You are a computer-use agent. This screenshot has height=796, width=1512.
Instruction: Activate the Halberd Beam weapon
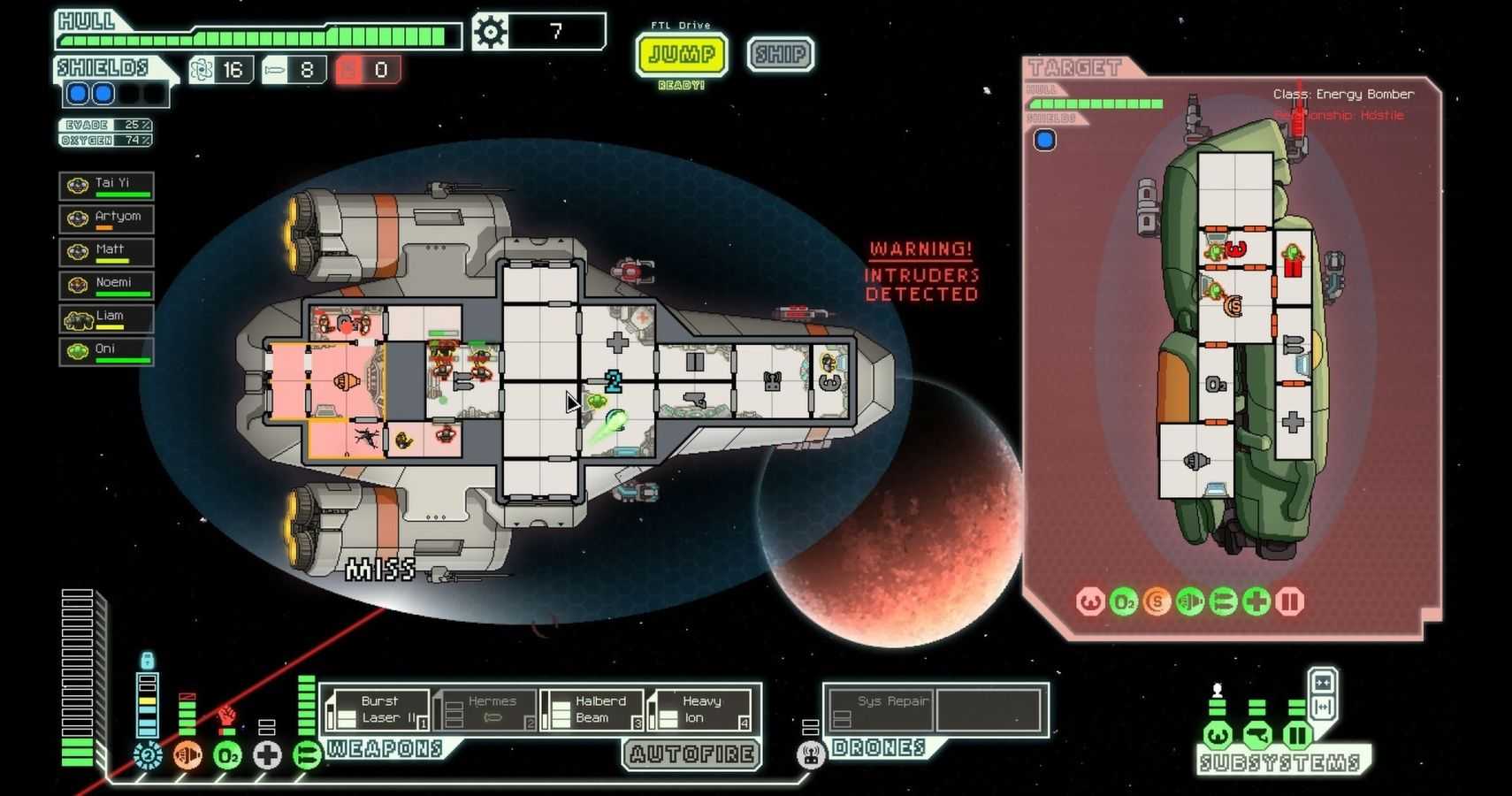[x=592, y=709]
